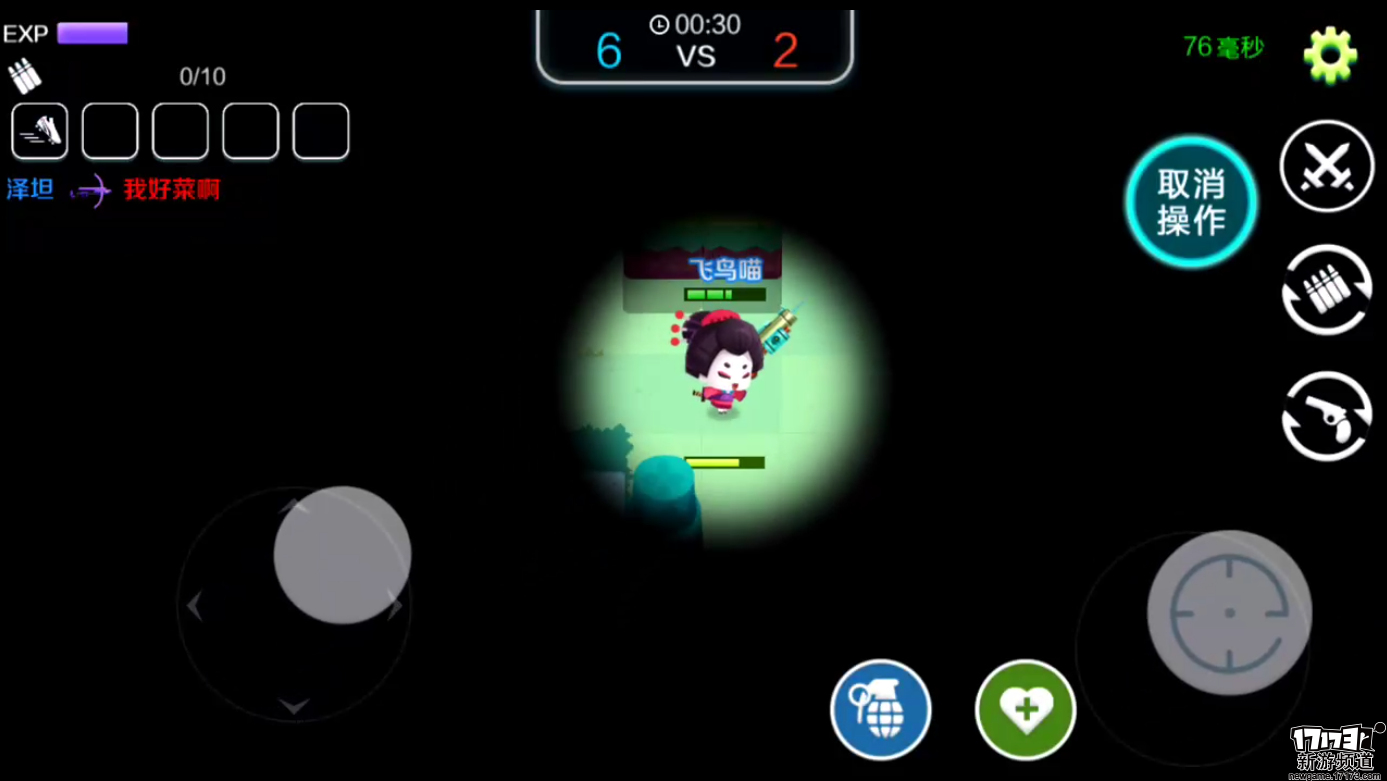Throw a grenade with the blue button
The height and width of the screenshot is (781, 1387).
tap(881, 709)
